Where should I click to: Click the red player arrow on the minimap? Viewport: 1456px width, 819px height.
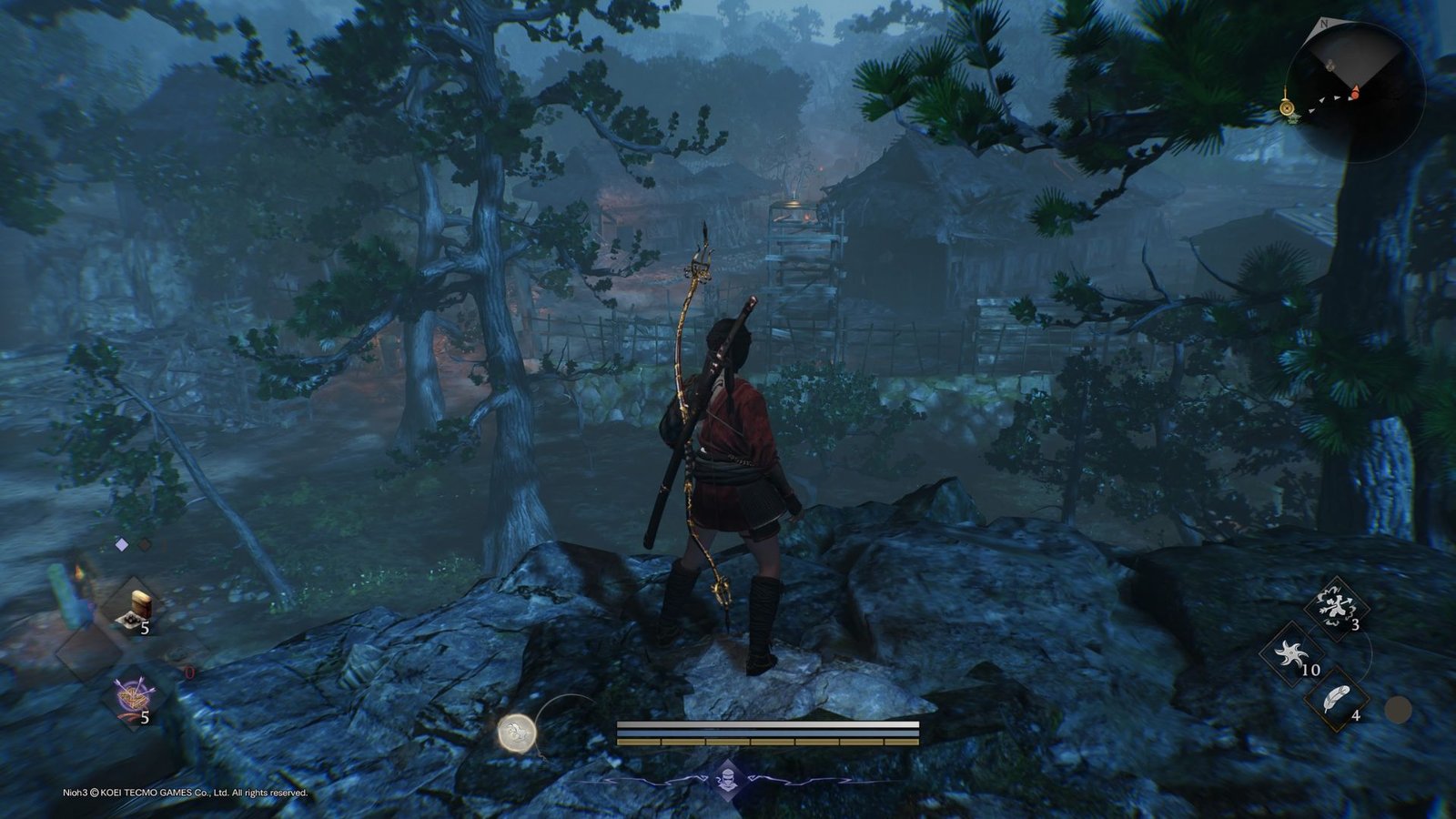(1355, 92)
